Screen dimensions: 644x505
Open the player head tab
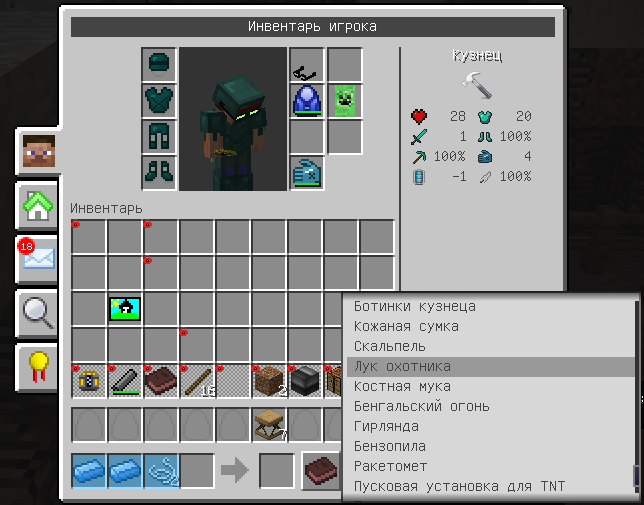tap(38, 152)
